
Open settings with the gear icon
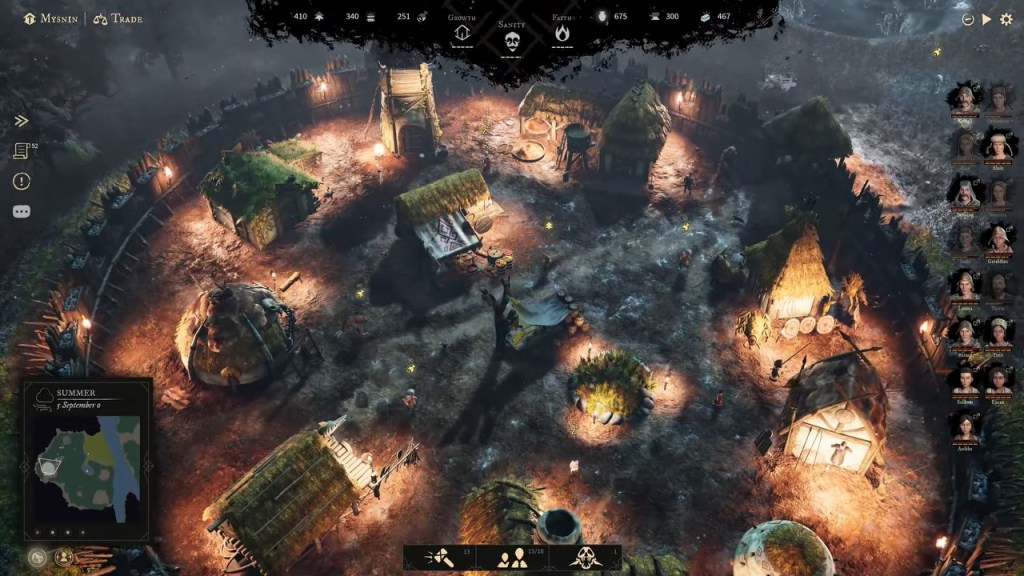click(1006, 19)
